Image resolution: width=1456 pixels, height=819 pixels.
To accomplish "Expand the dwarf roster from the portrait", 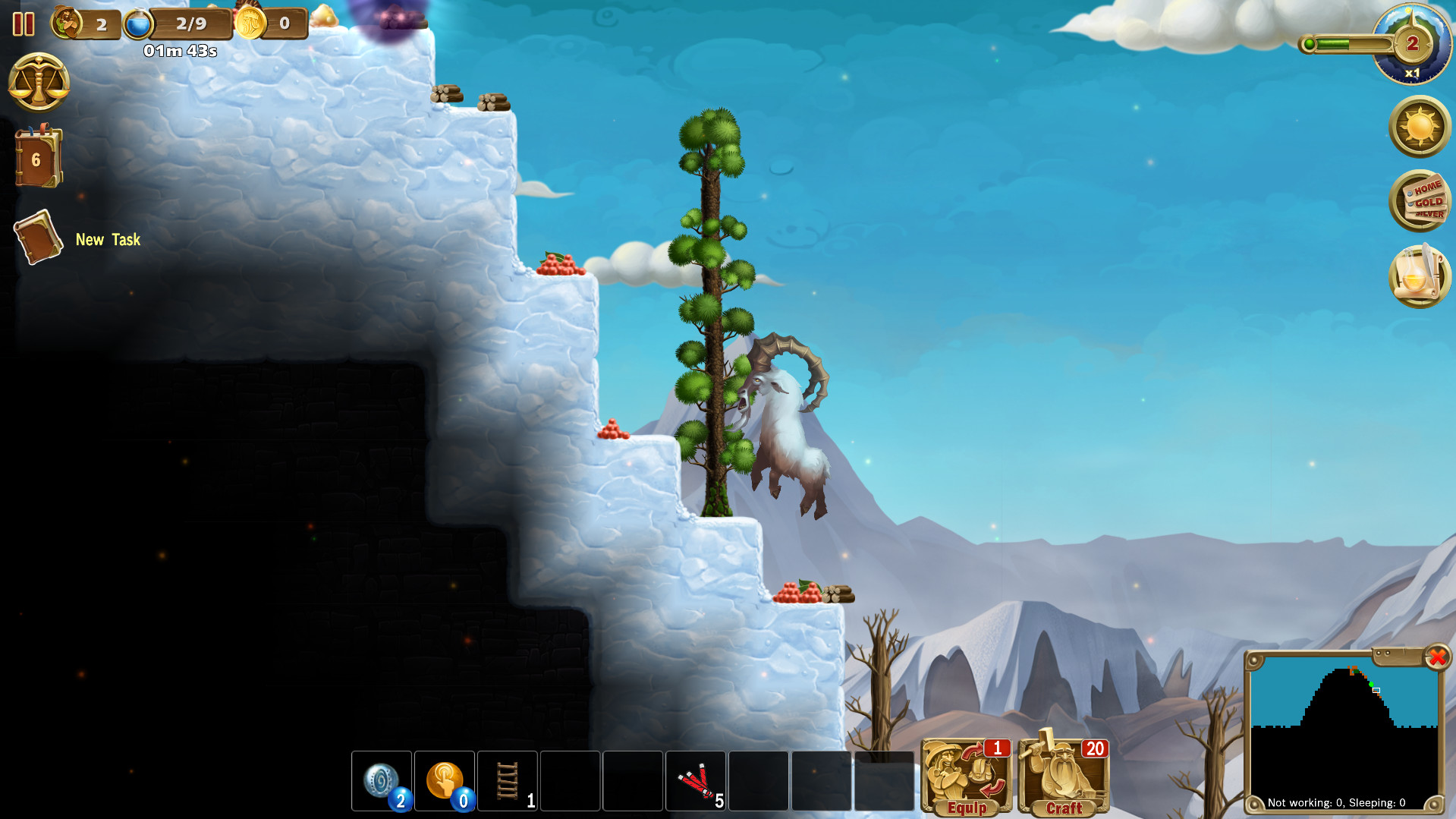I will click(68, 24).
